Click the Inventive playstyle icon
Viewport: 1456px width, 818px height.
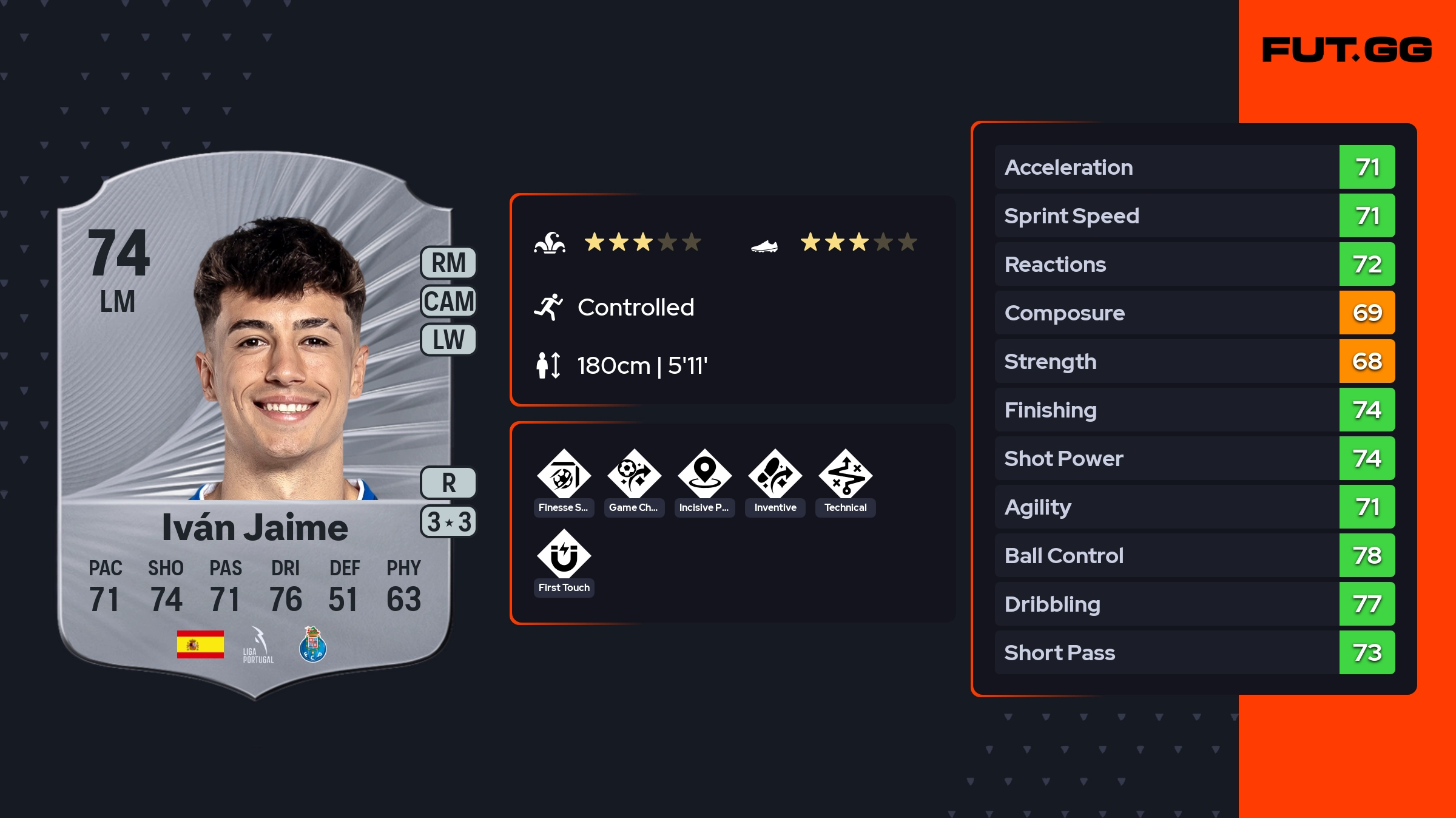click(775, 475)
